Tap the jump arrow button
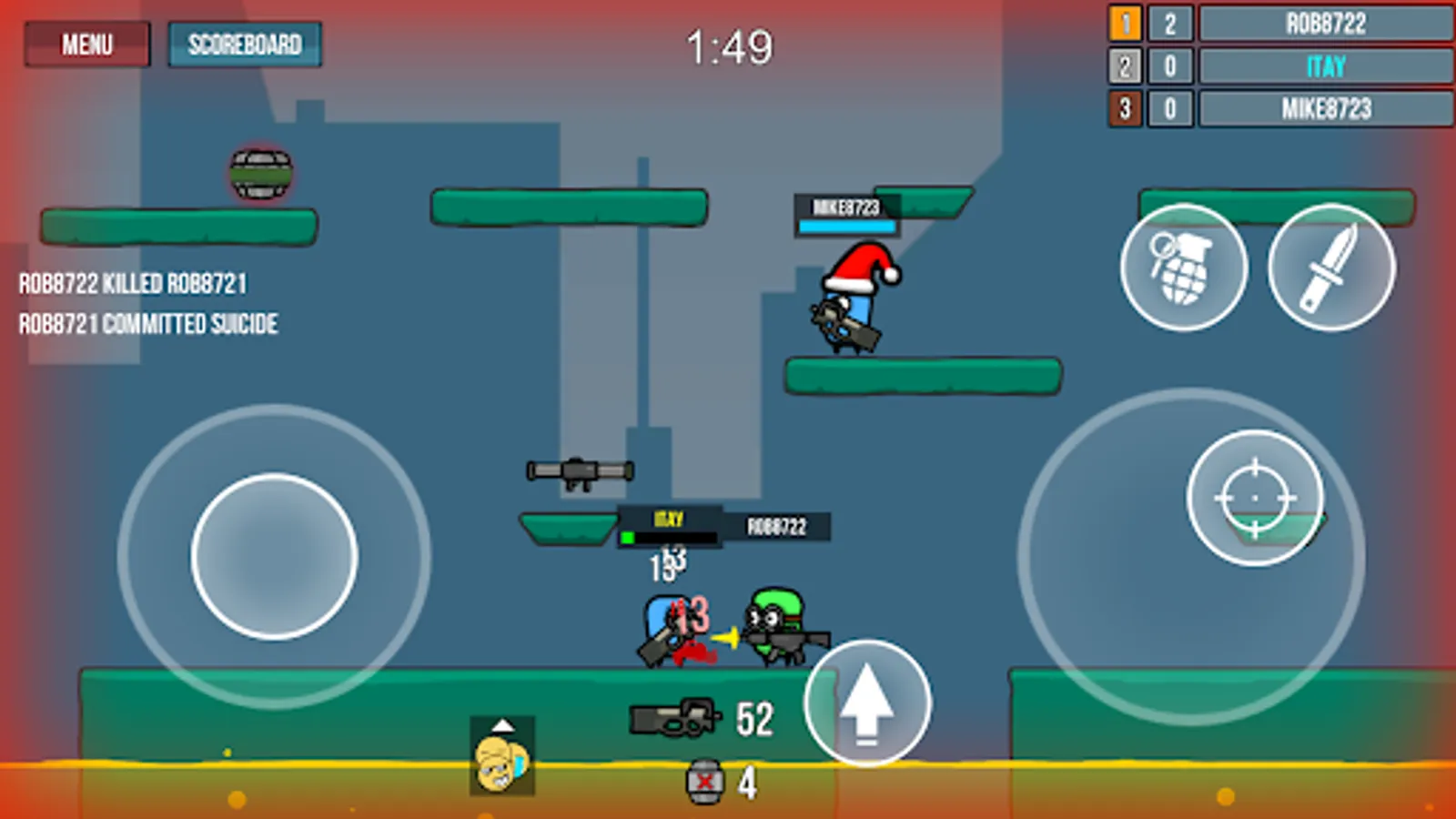This screenshot has width=1456, height=819. 867,705
